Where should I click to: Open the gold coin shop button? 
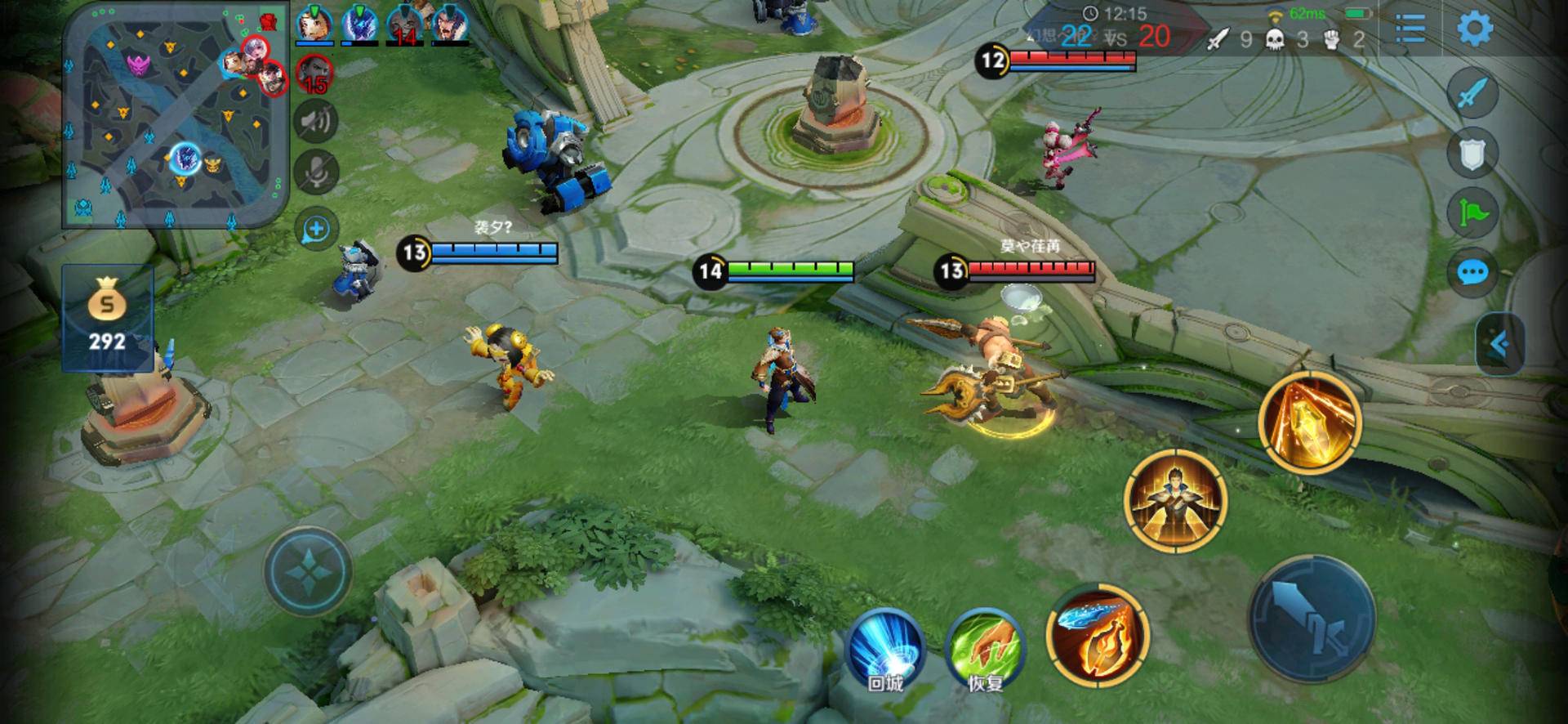point(107,317)
